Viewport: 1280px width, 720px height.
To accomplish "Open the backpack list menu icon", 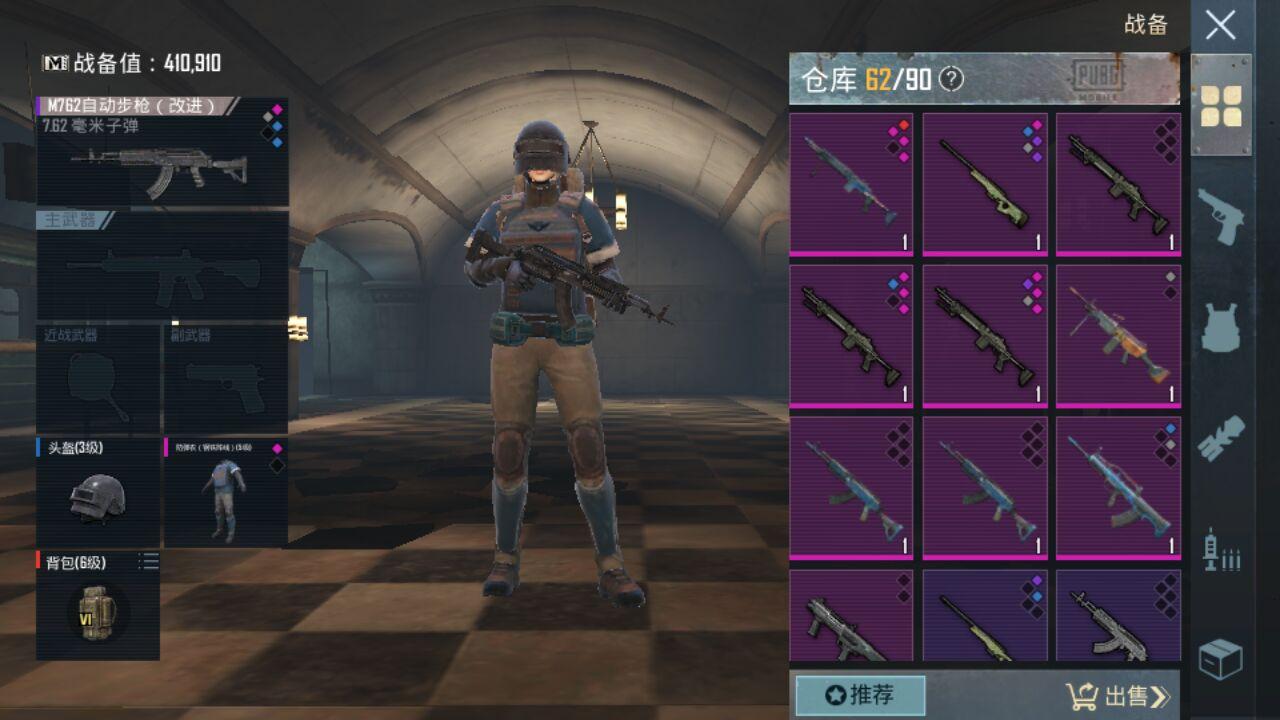I will (149, 563).
